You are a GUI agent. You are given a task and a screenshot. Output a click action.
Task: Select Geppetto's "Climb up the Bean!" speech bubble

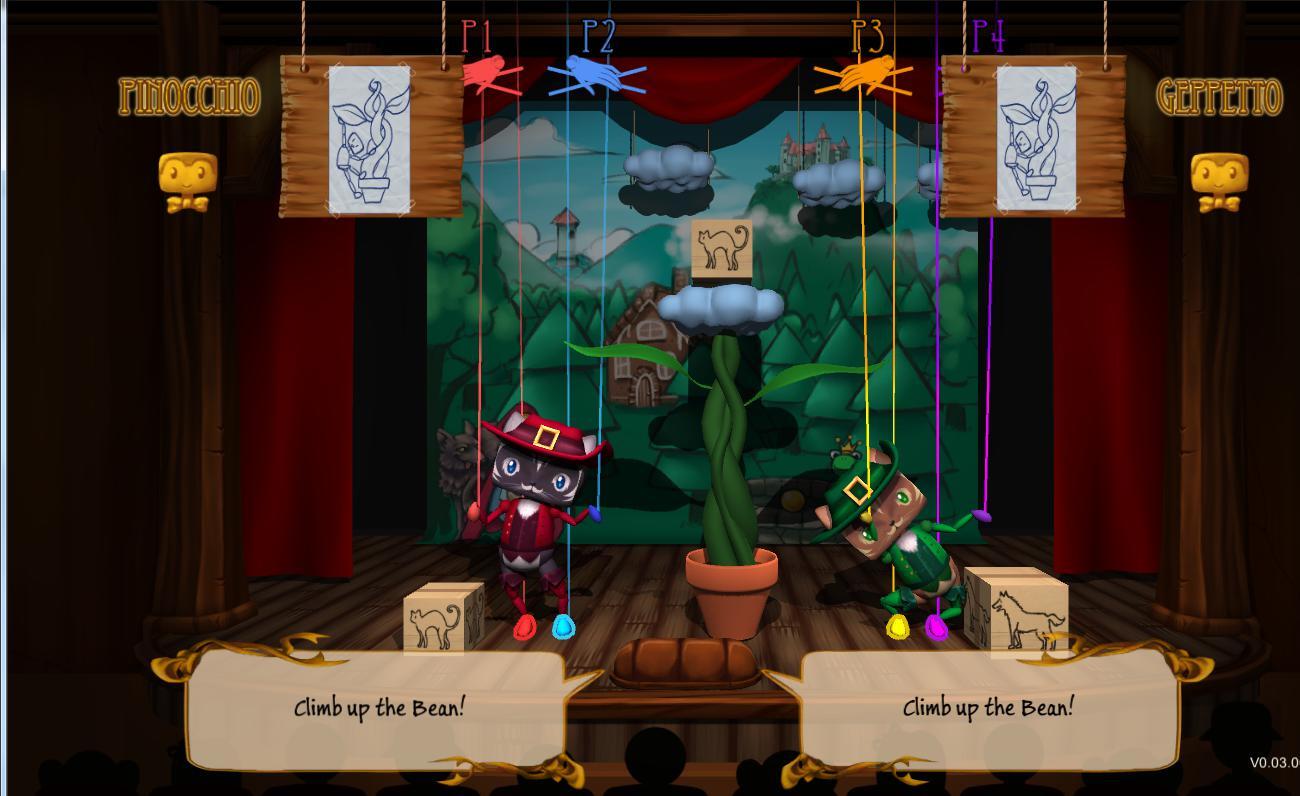(988, 708)
